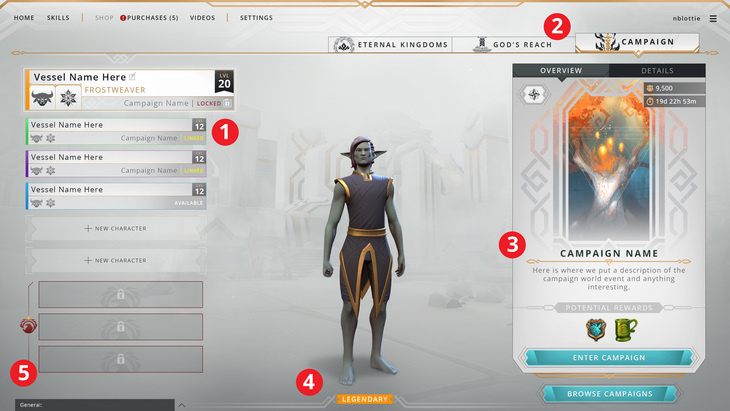Image resolution: width=730 pixels, height=411 pixels.
Task: View Purchases (5)
Action: point(152,18)
